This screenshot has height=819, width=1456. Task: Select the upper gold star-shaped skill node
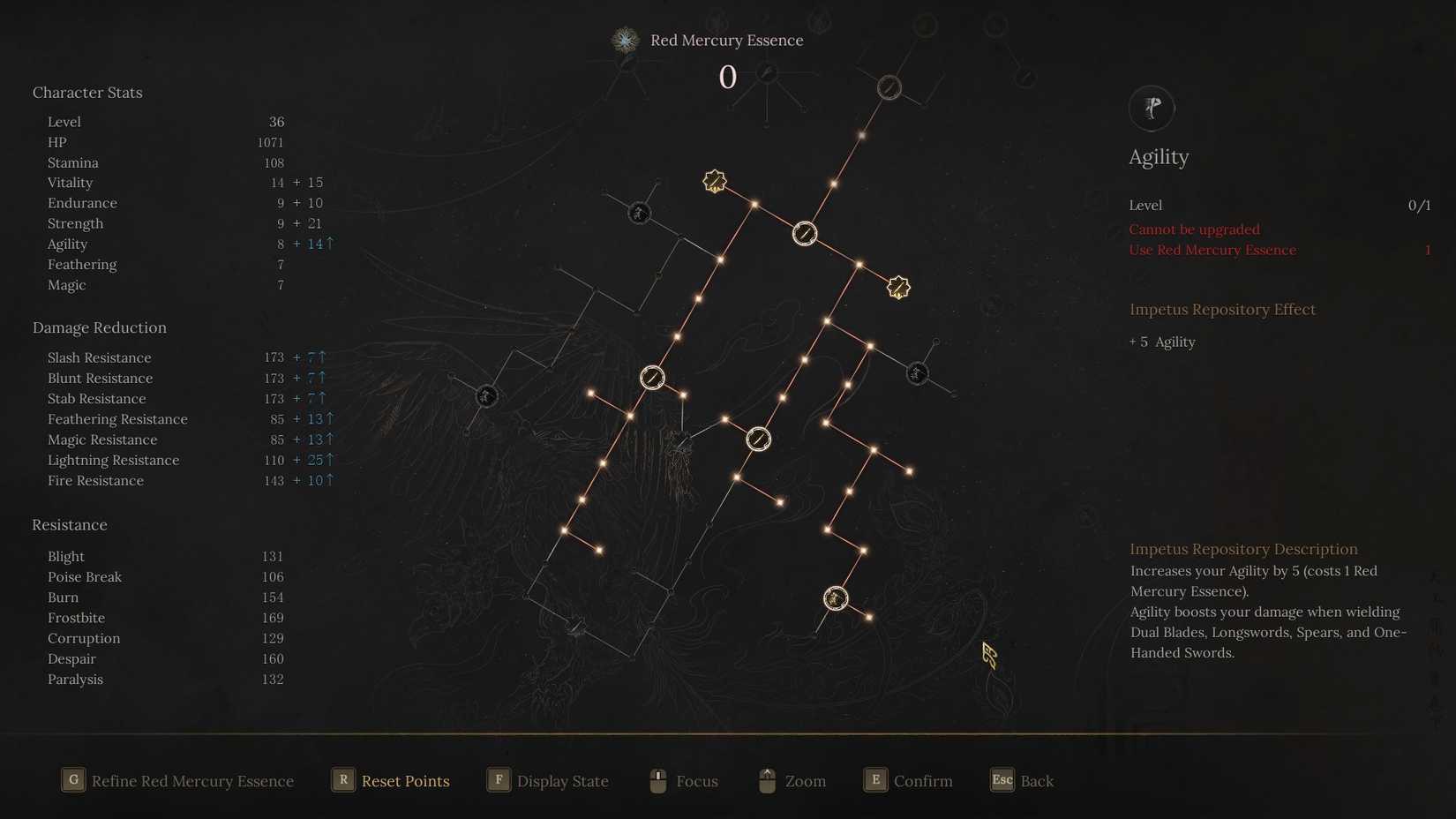(715, 181)
